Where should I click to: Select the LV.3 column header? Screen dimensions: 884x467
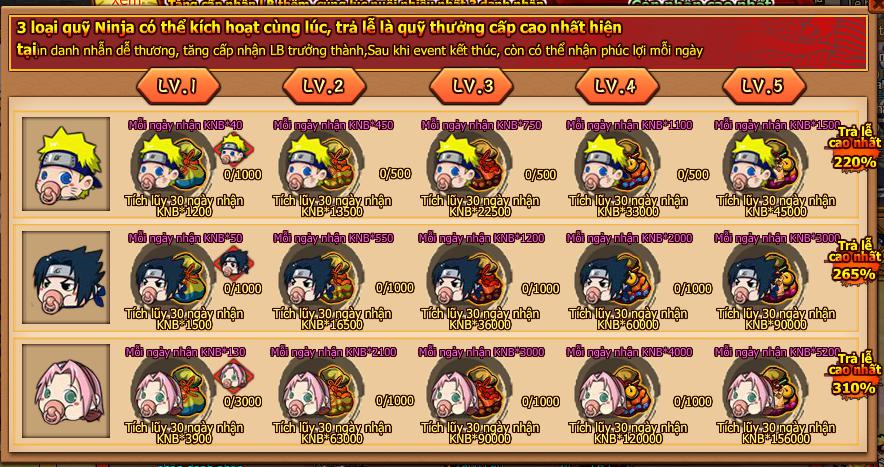tap(472, 86)
